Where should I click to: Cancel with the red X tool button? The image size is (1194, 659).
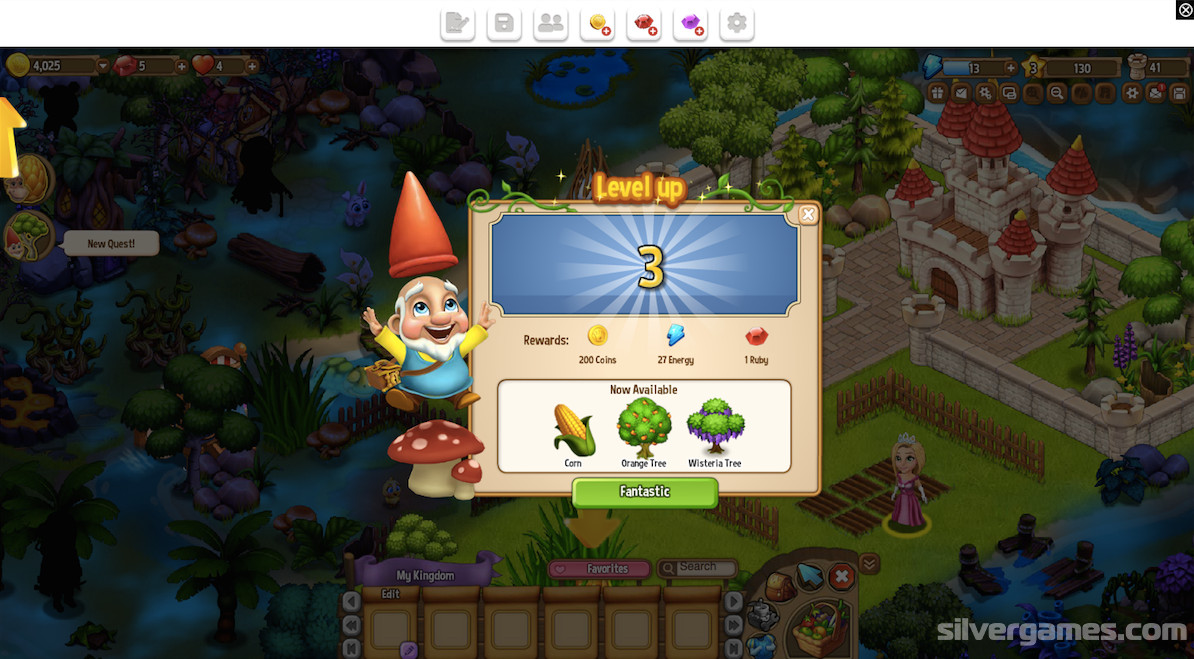(x=842, y=576)
